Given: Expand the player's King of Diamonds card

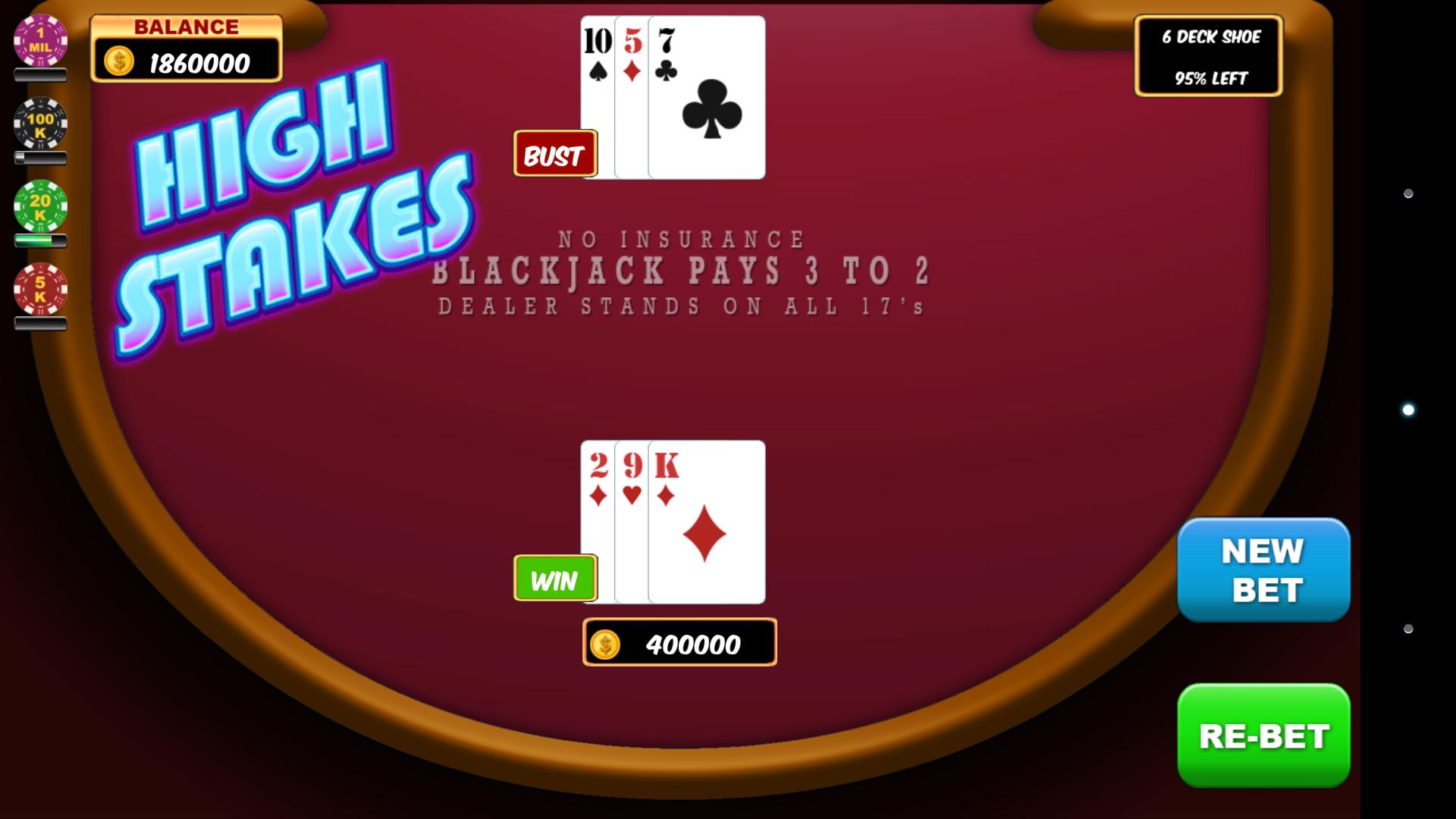Looking at the screenshot, I should [707, 523].
